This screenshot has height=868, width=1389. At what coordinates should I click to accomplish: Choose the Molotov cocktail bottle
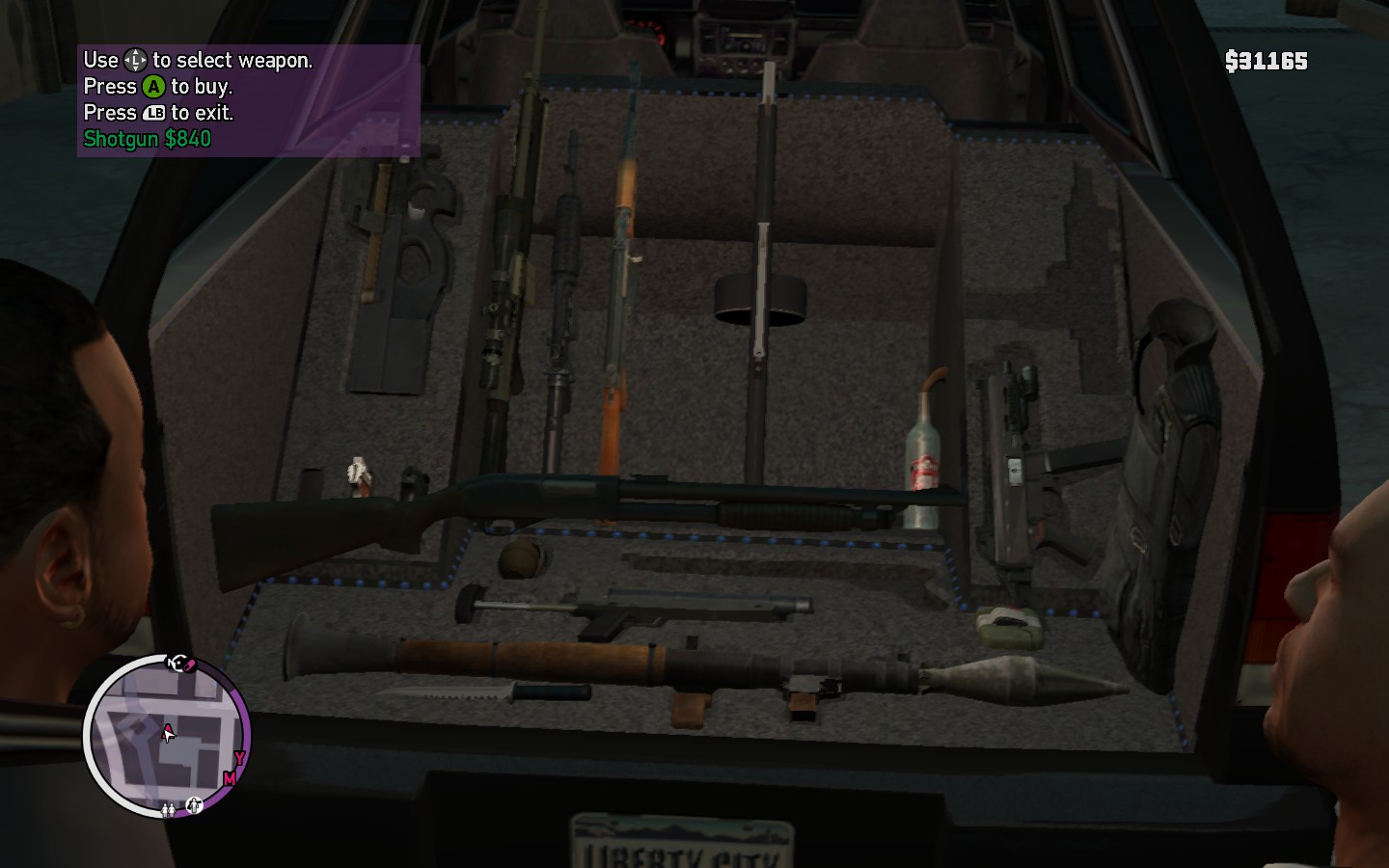coord(924,463)
